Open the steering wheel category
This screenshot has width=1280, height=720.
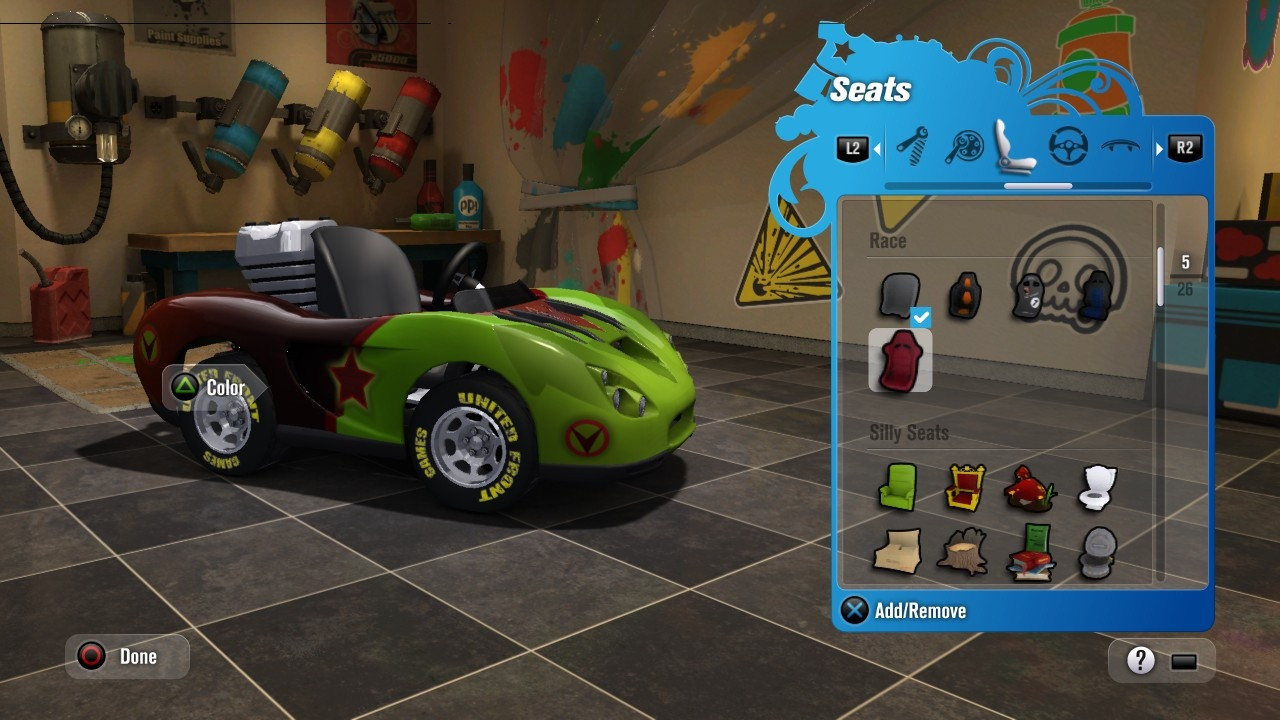tap(1066, 144)
